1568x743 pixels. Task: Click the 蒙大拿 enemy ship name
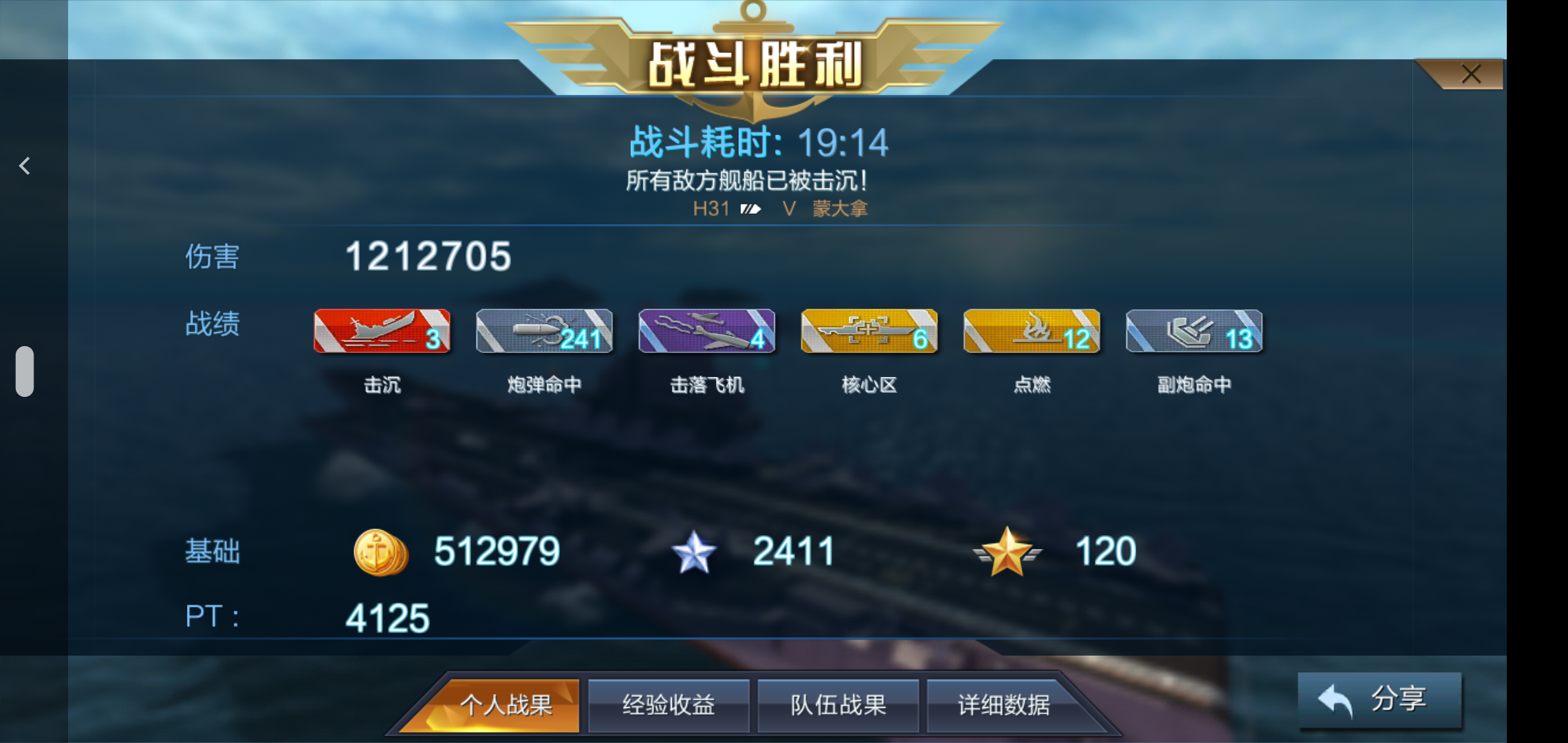click(838, 209)
